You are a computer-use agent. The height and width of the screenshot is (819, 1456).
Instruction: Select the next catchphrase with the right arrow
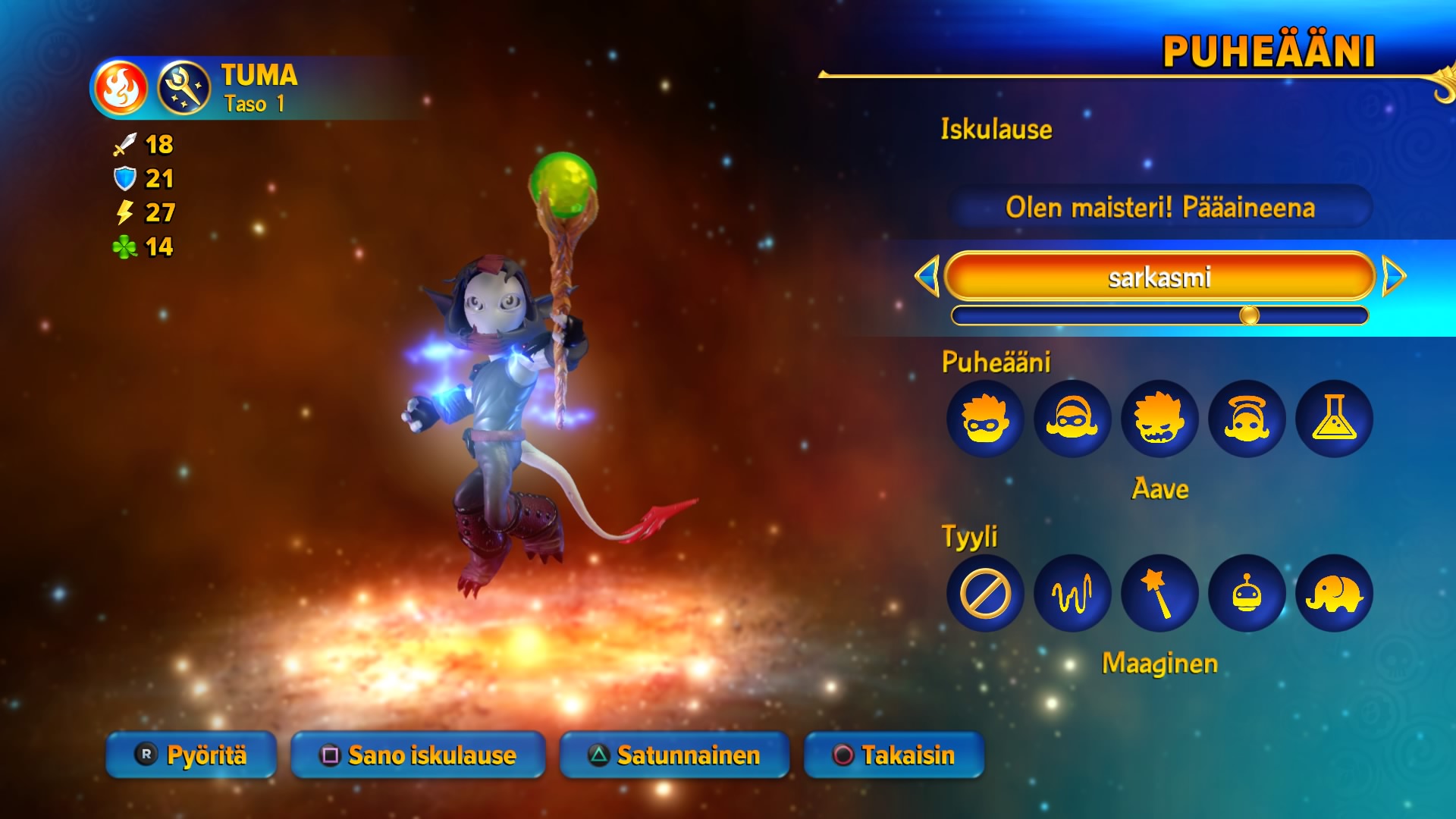(1393, 276)
